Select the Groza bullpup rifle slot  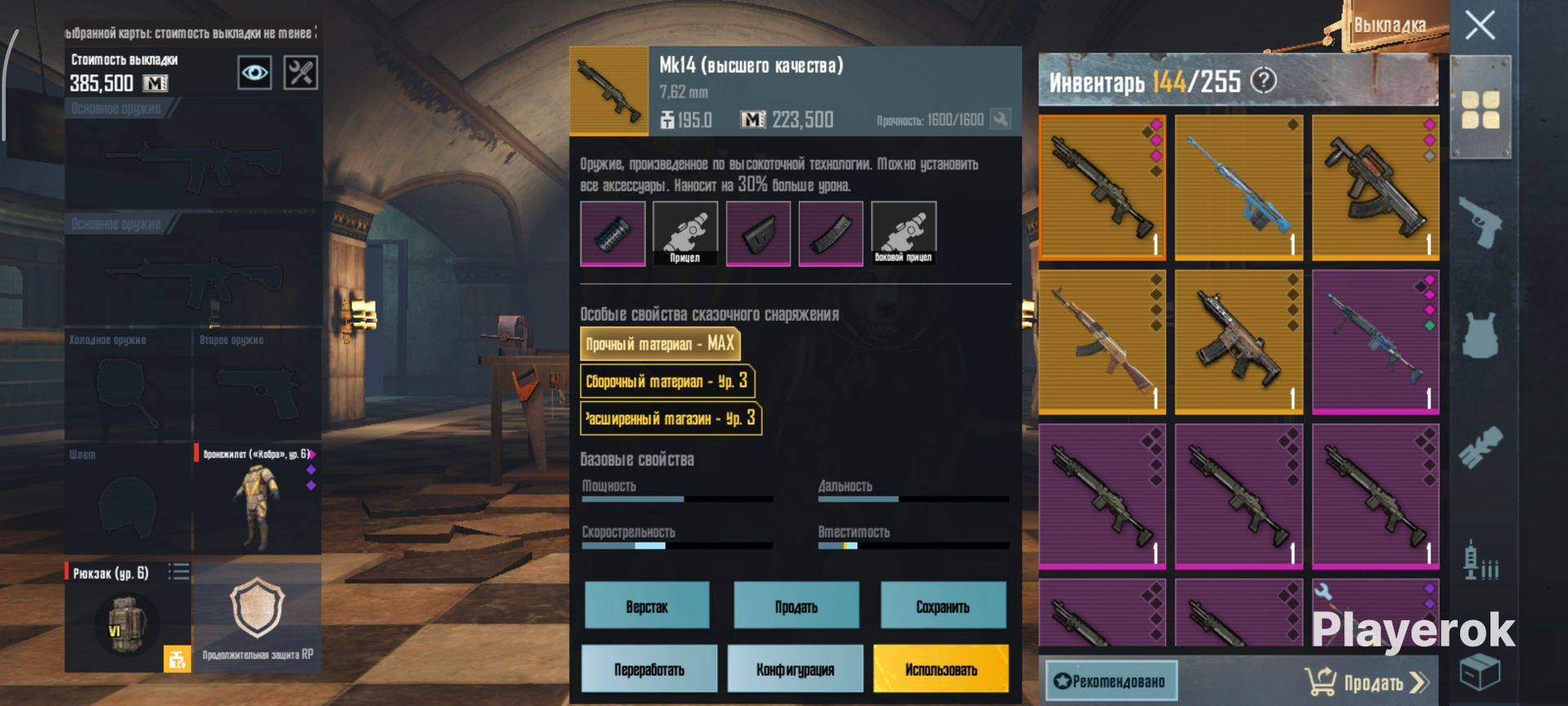click(1375, 187)
